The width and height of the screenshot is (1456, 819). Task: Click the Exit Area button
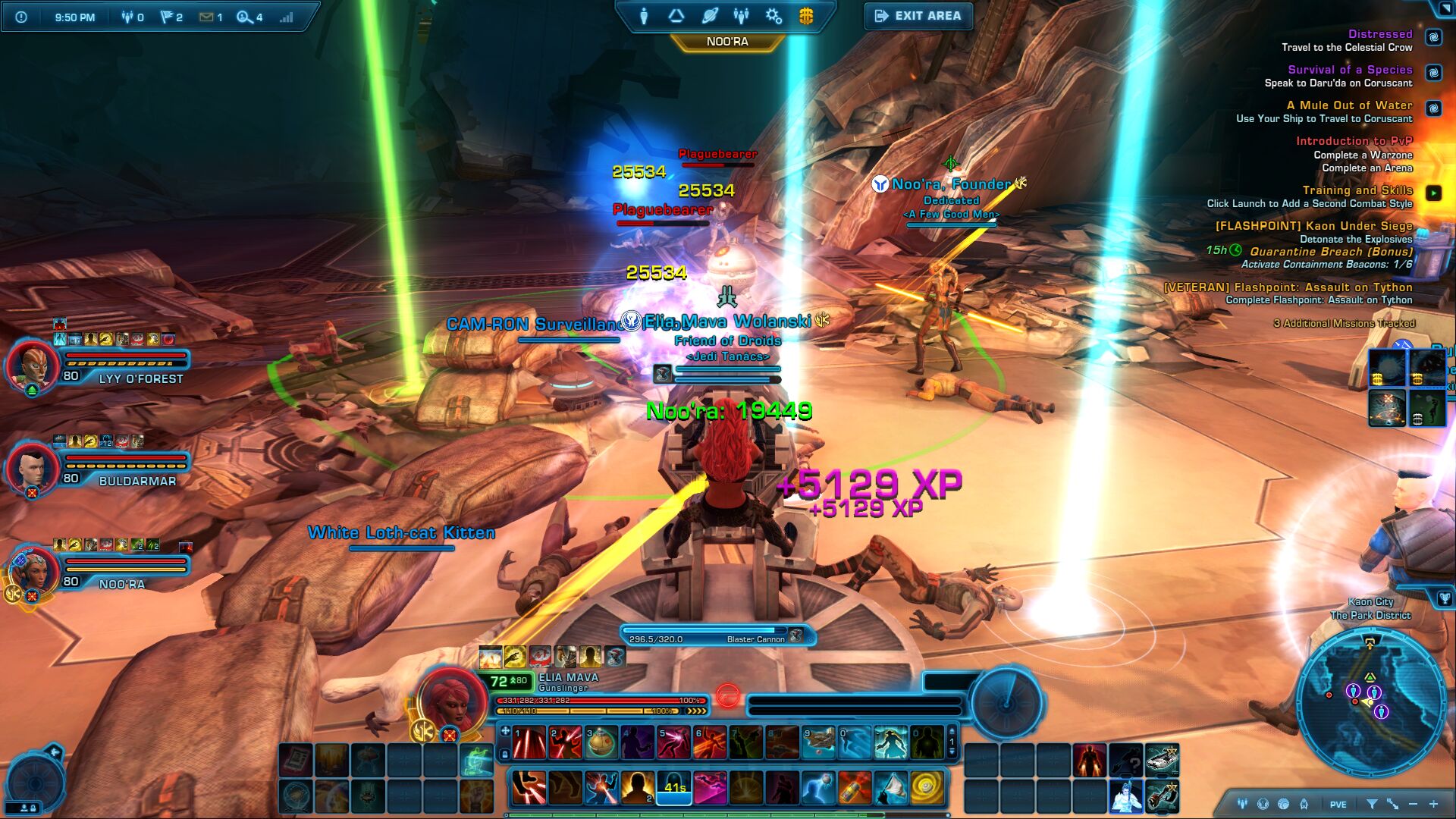click(x=918, y=16)
